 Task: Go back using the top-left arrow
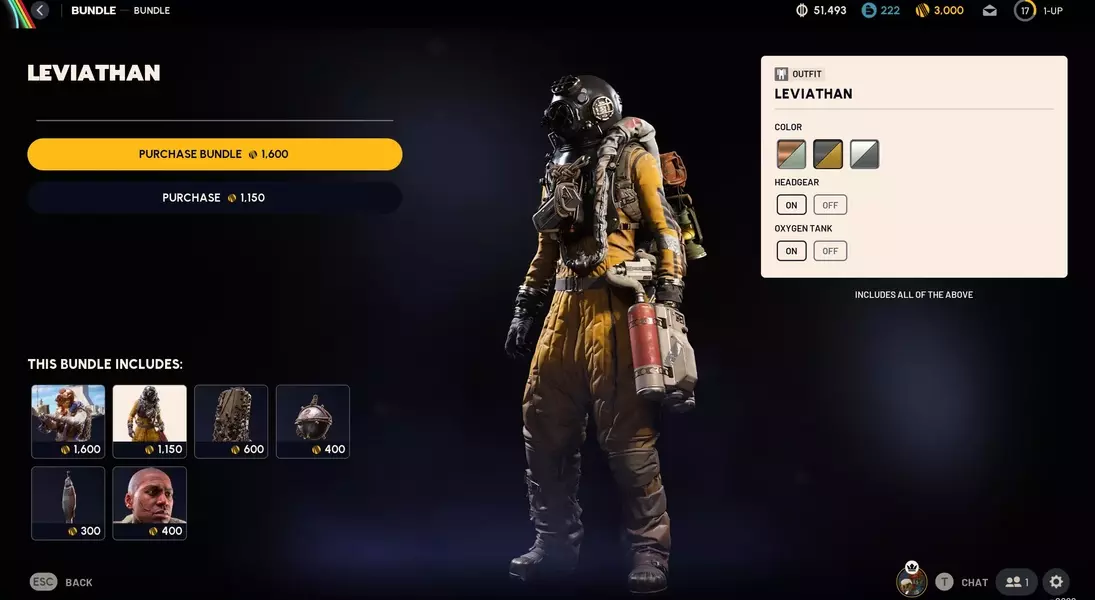tap(40, 11)
